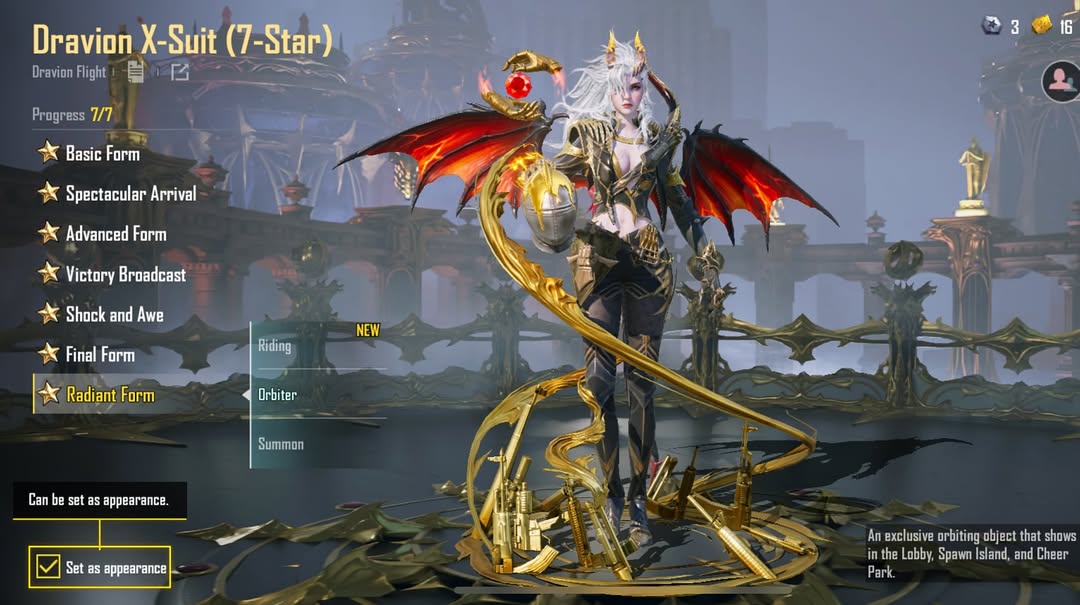Choose the Orbiter sub-option
The width and height of the screenshot is (1080, 605).
(x=278, y=394)
